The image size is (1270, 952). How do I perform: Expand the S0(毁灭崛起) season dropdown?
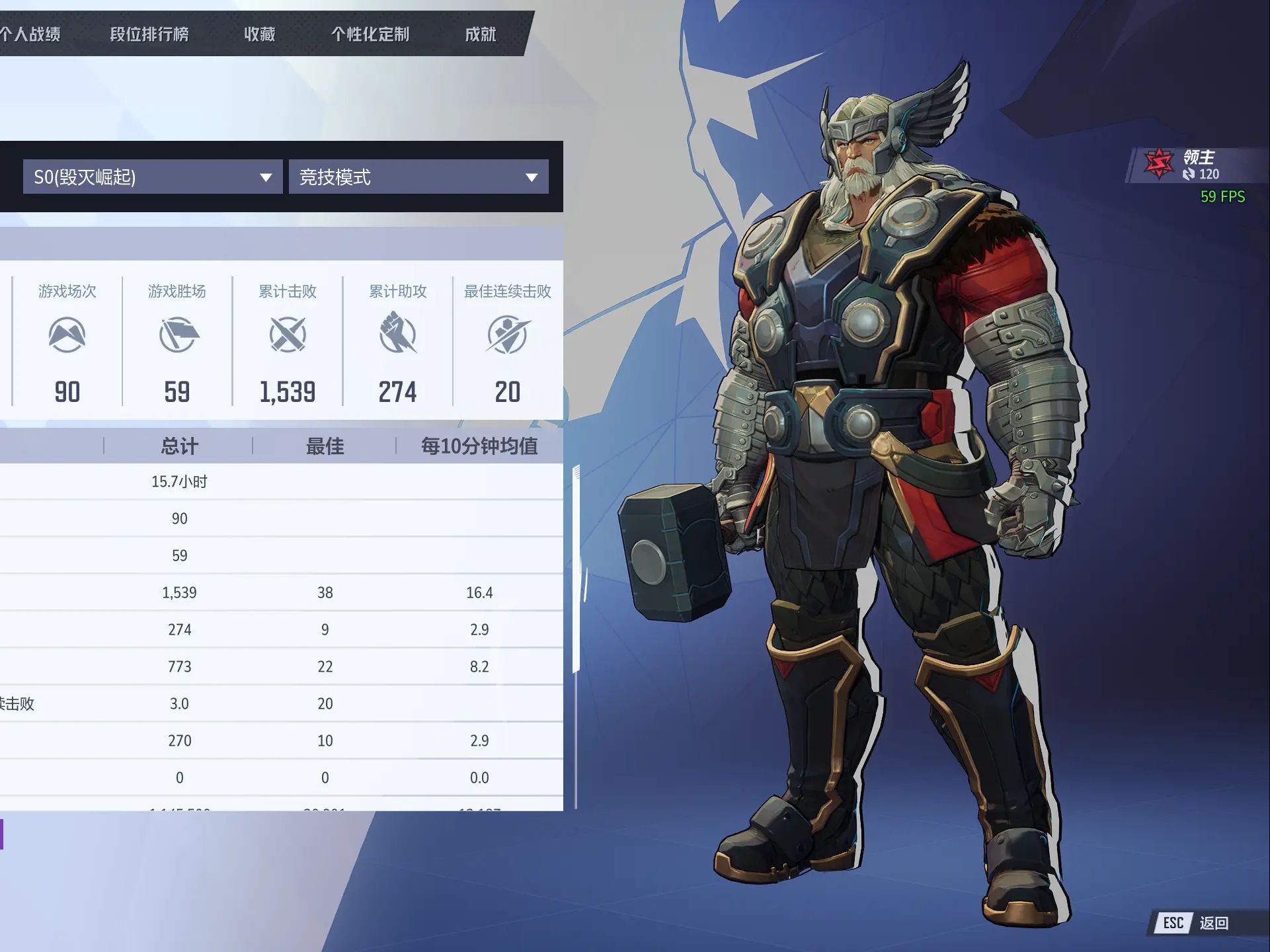[153, 177]
